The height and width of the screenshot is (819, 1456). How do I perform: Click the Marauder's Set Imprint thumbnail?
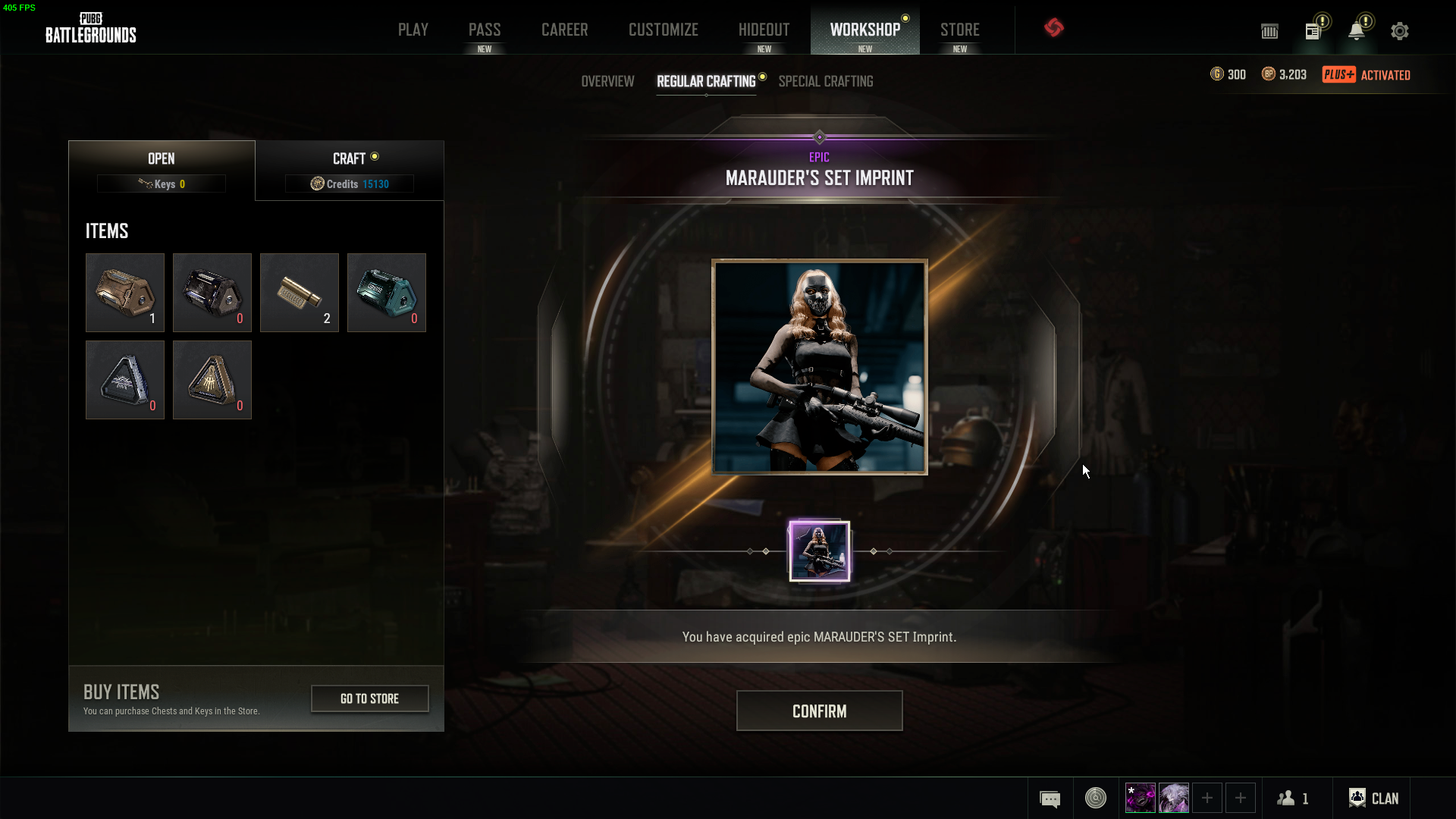coord(819,551)
